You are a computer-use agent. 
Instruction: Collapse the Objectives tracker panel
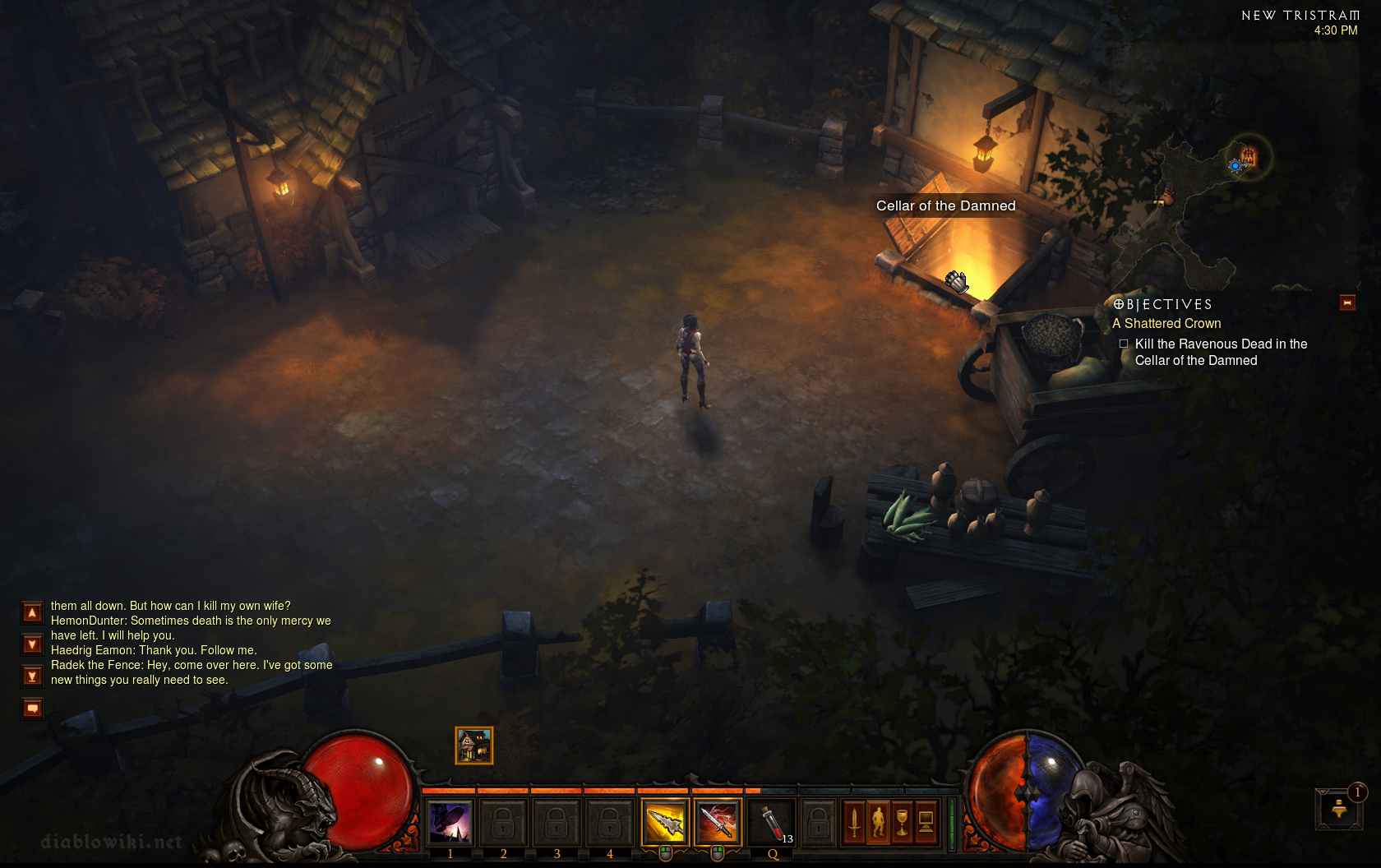coord(1347,302)
